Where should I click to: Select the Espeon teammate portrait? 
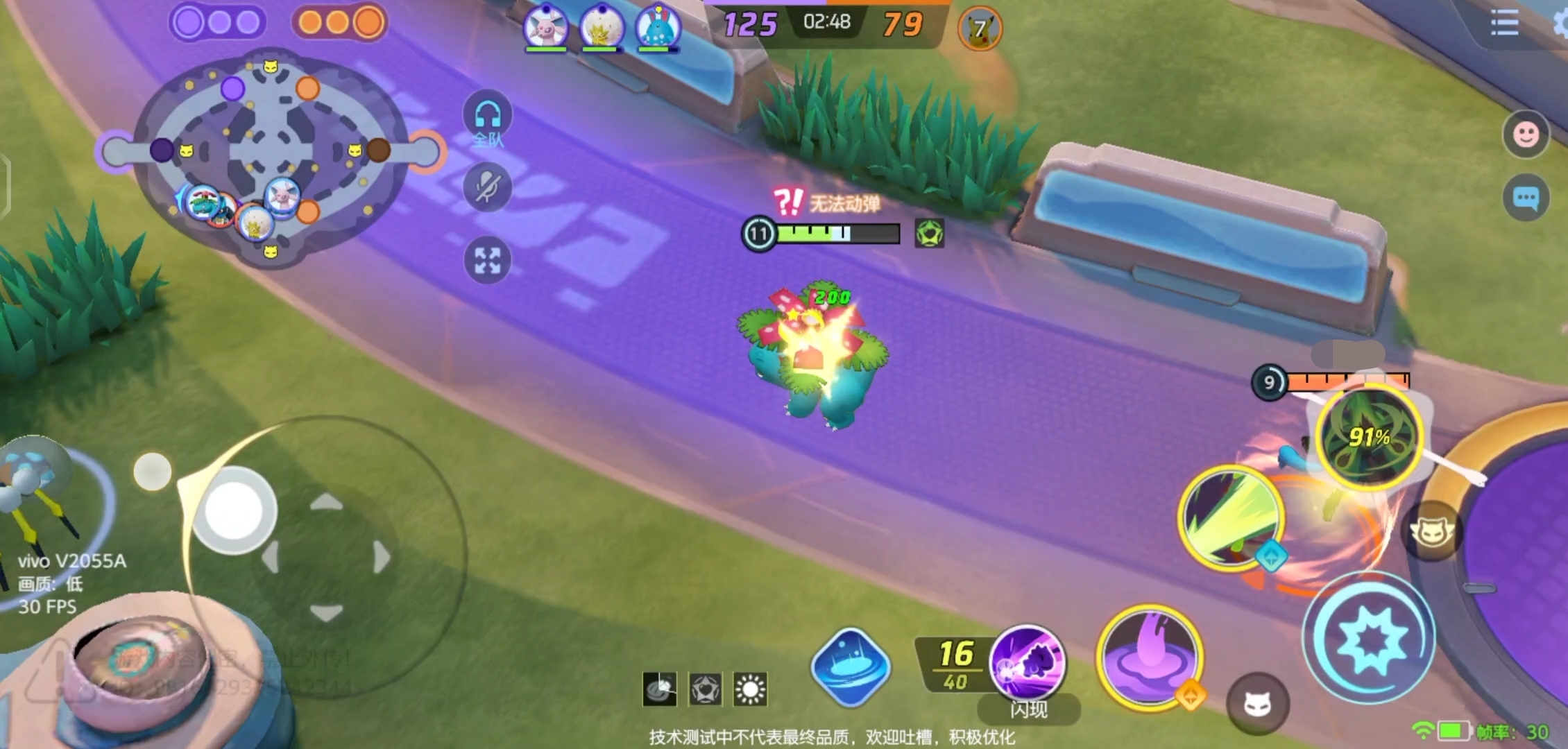click(546, 28)
